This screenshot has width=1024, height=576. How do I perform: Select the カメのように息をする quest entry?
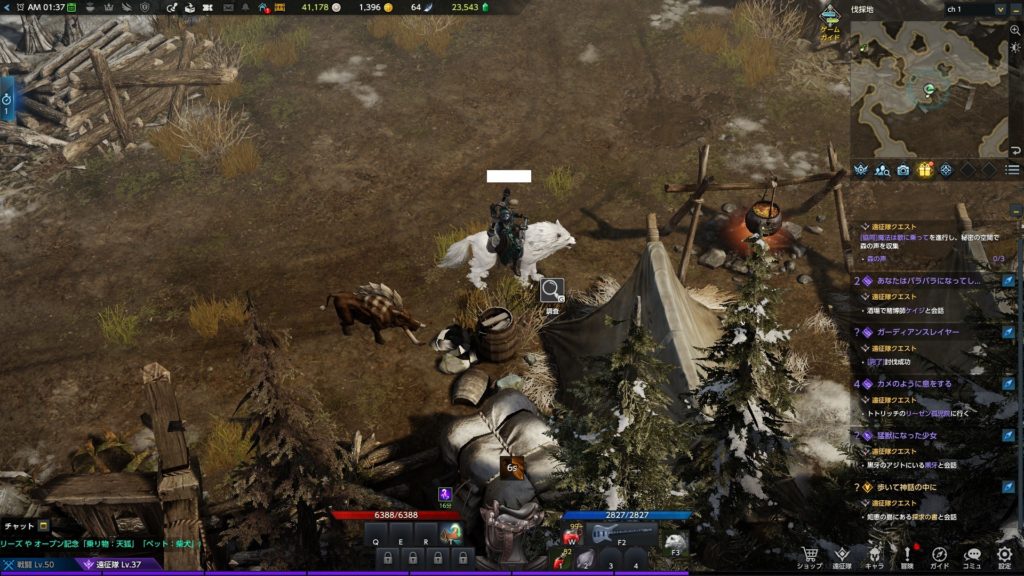tap(915, 383)
